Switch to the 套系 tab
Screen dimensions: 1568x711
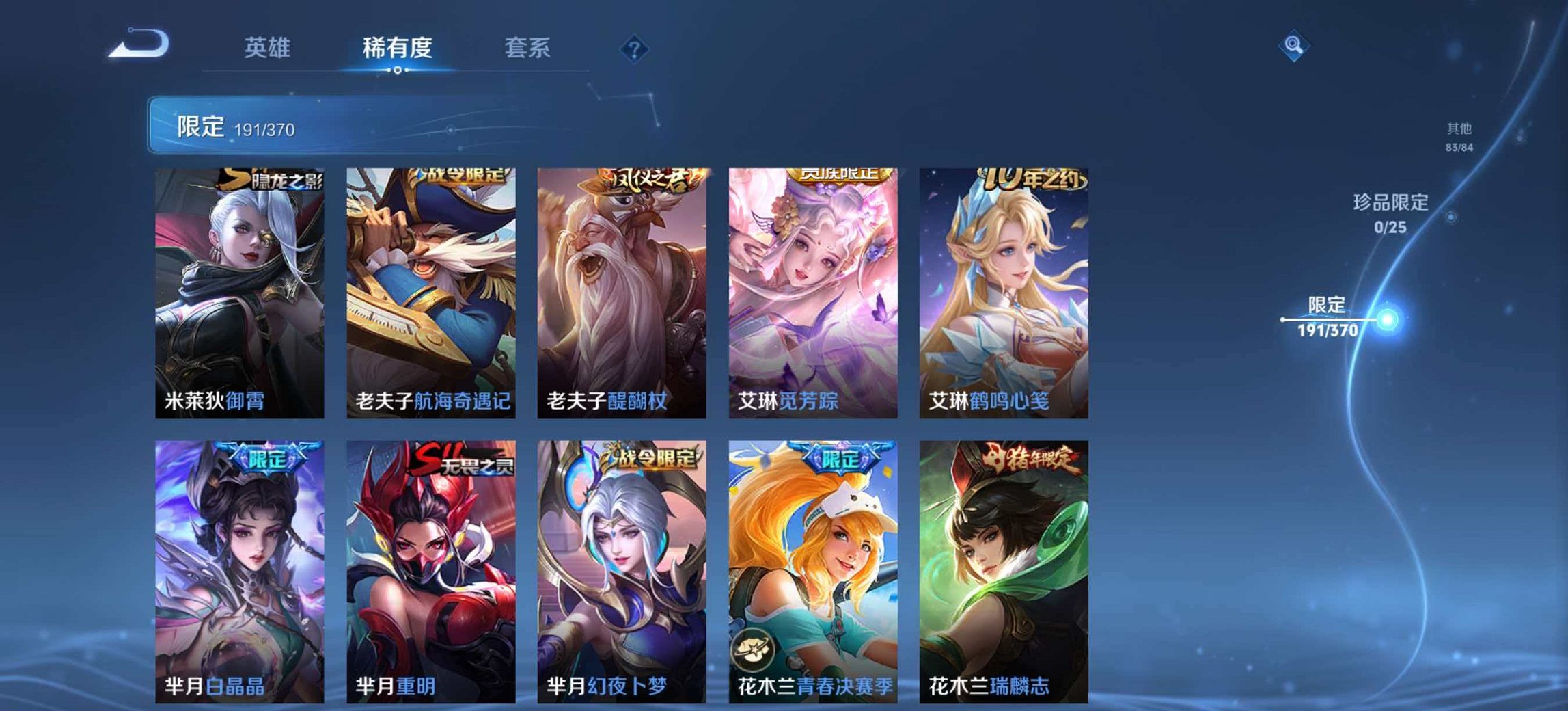coord(527,48)
